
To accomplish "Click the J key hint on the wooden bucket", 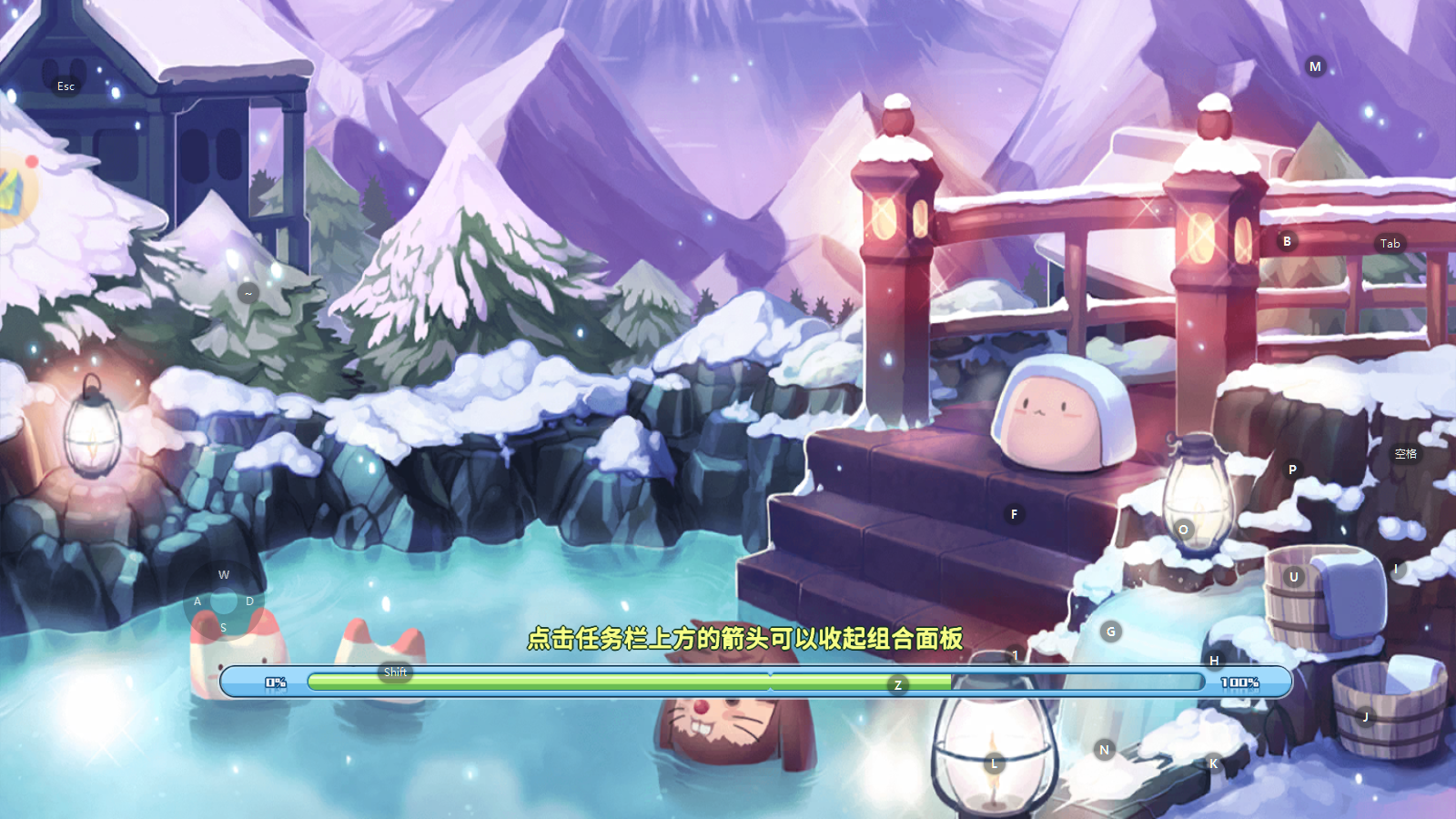I will coord(1366,716).
